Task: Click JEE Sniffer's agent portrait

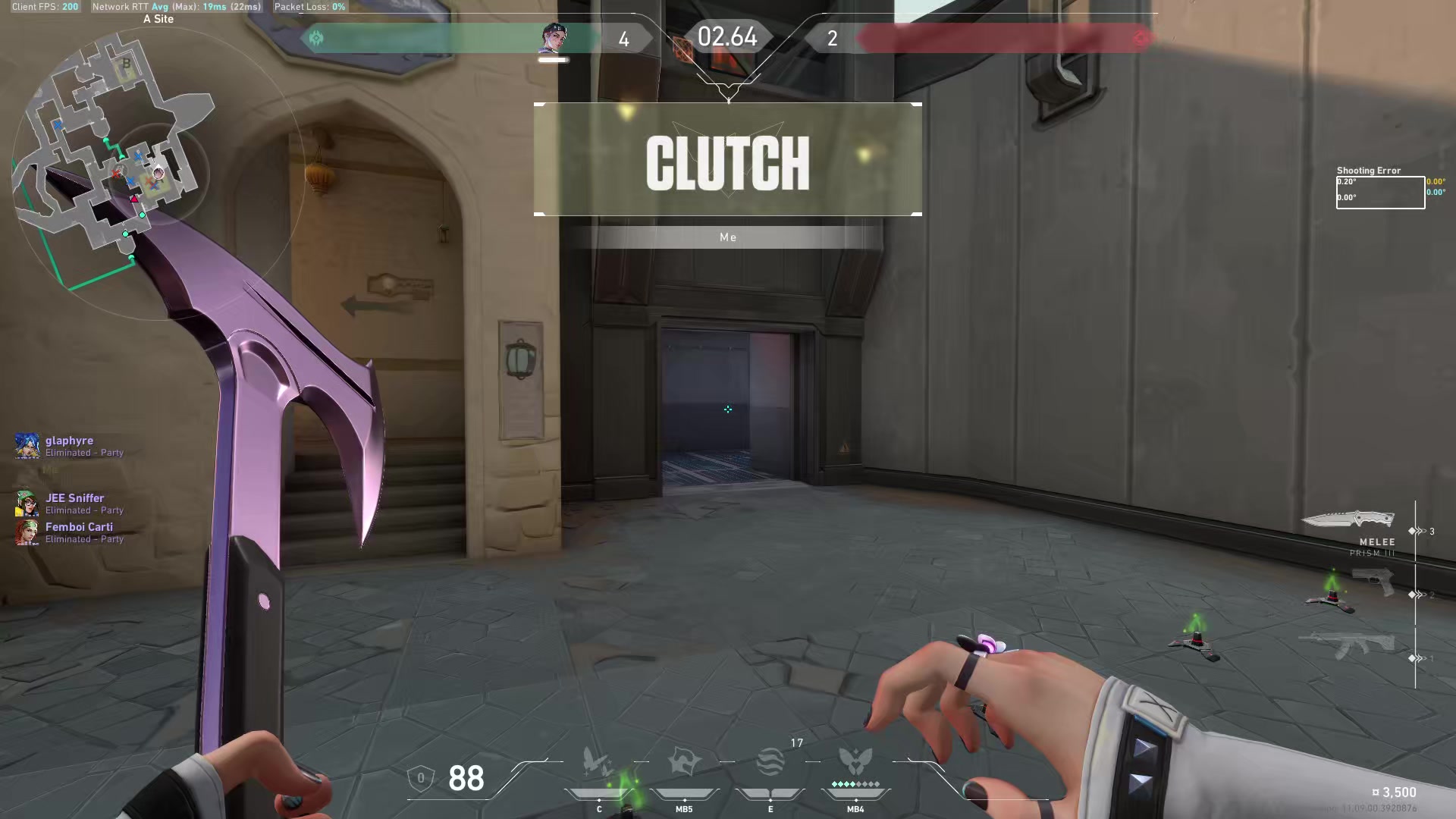Action: pos(27,504)
